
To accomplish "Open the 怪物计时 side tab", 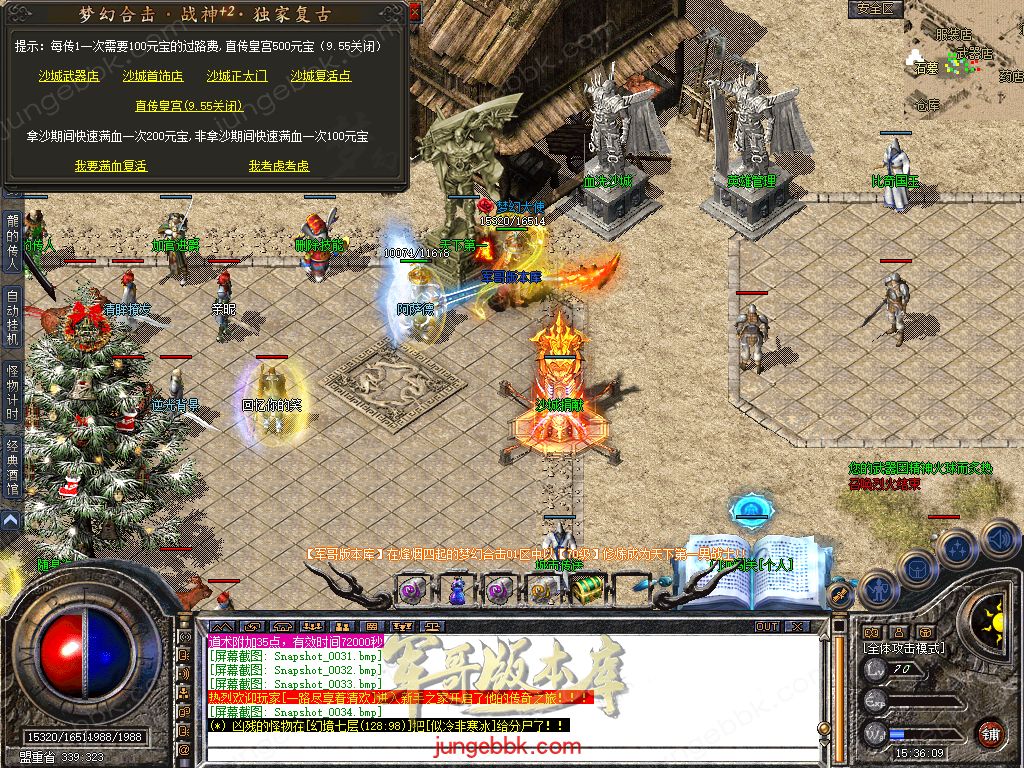I will [12, 387].
